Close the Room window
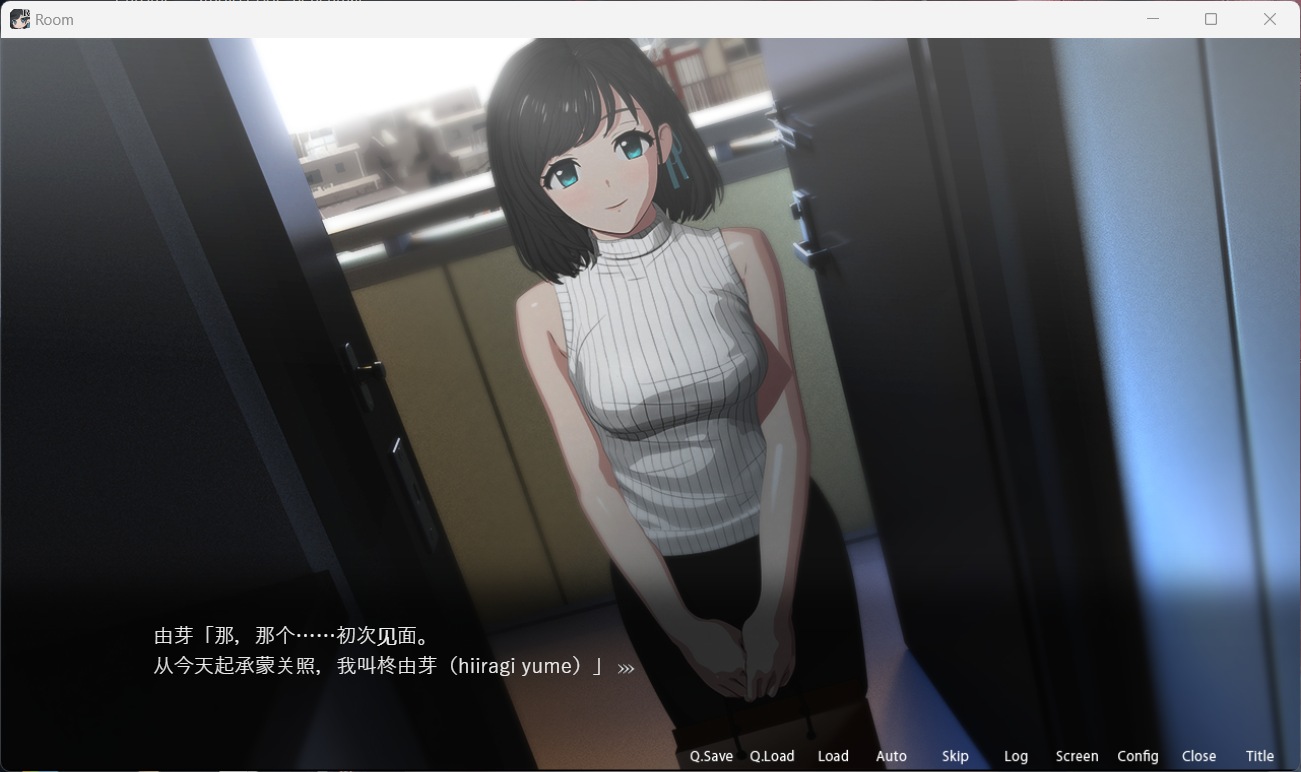 tap(1269, 19)
